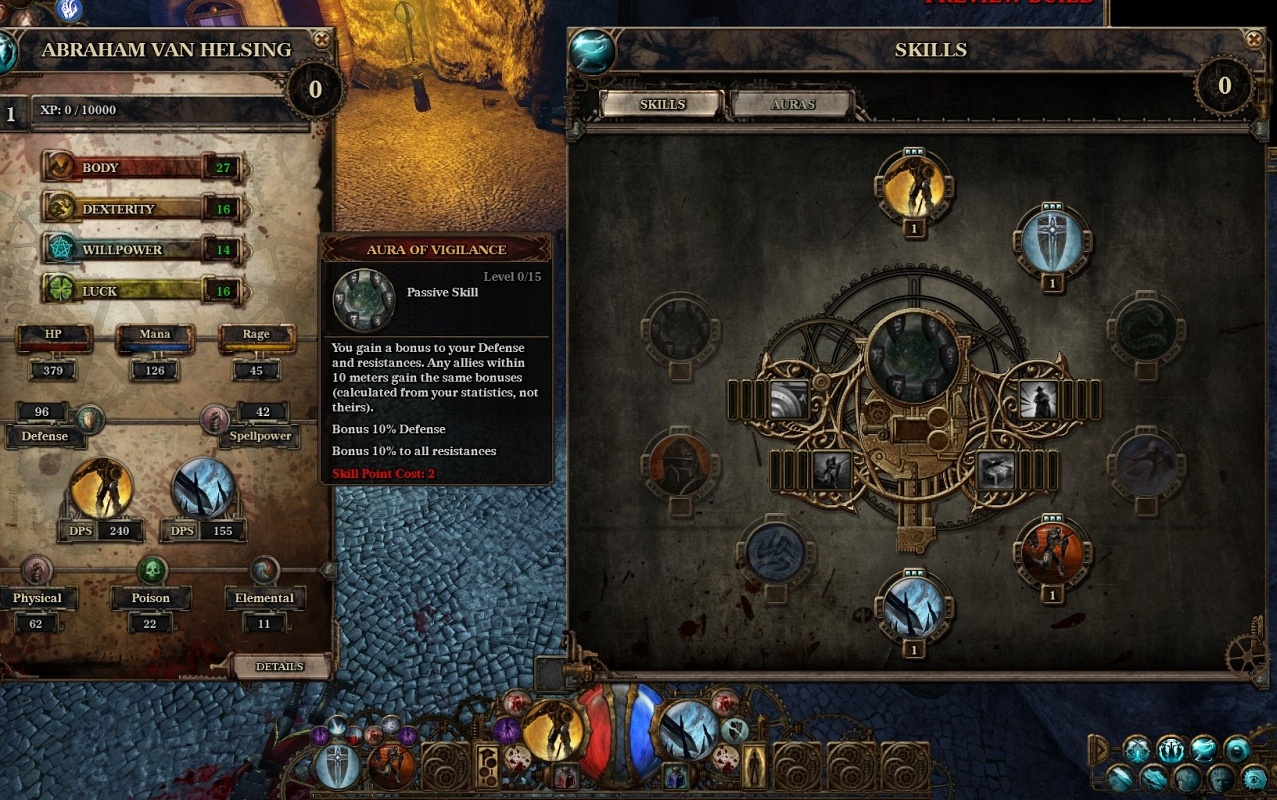
Task: Choose the locked green serpent maw skill
Action: click(x=1146, y=330)
